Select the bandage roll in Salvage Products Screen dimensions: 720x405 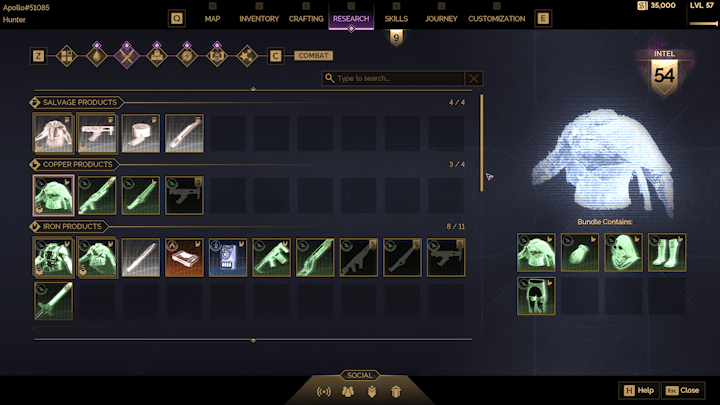tap(140, 132)
